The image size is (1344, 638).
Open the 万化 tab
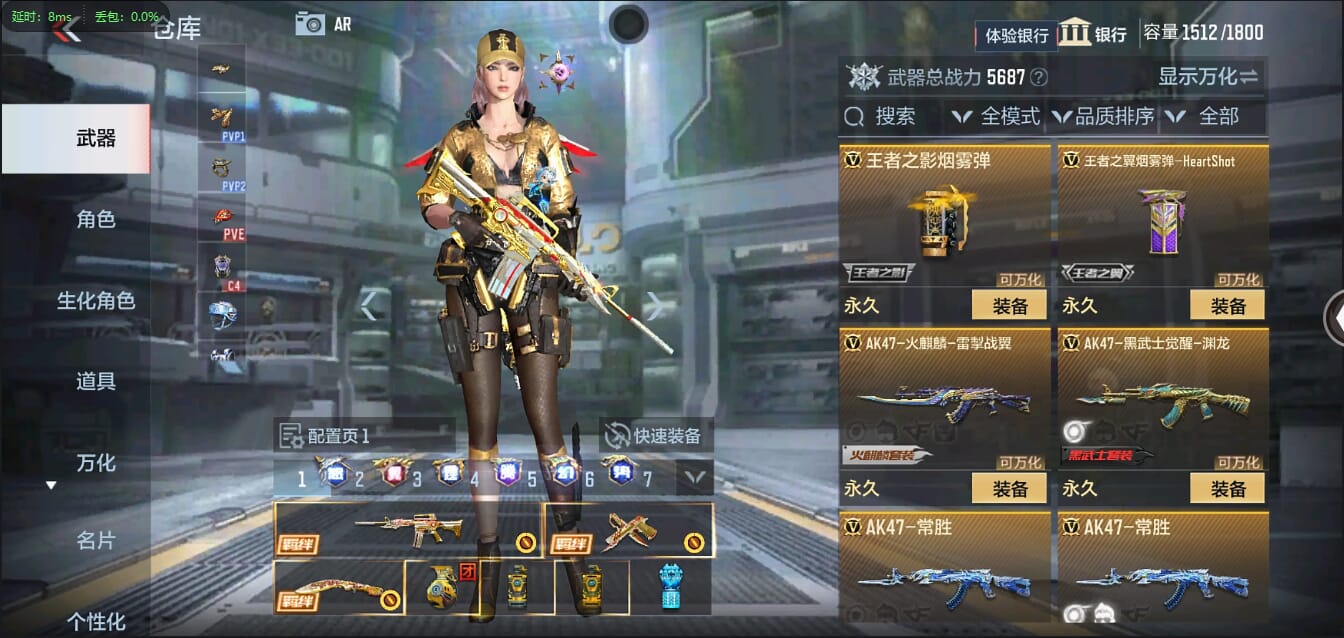coord(95,462)
